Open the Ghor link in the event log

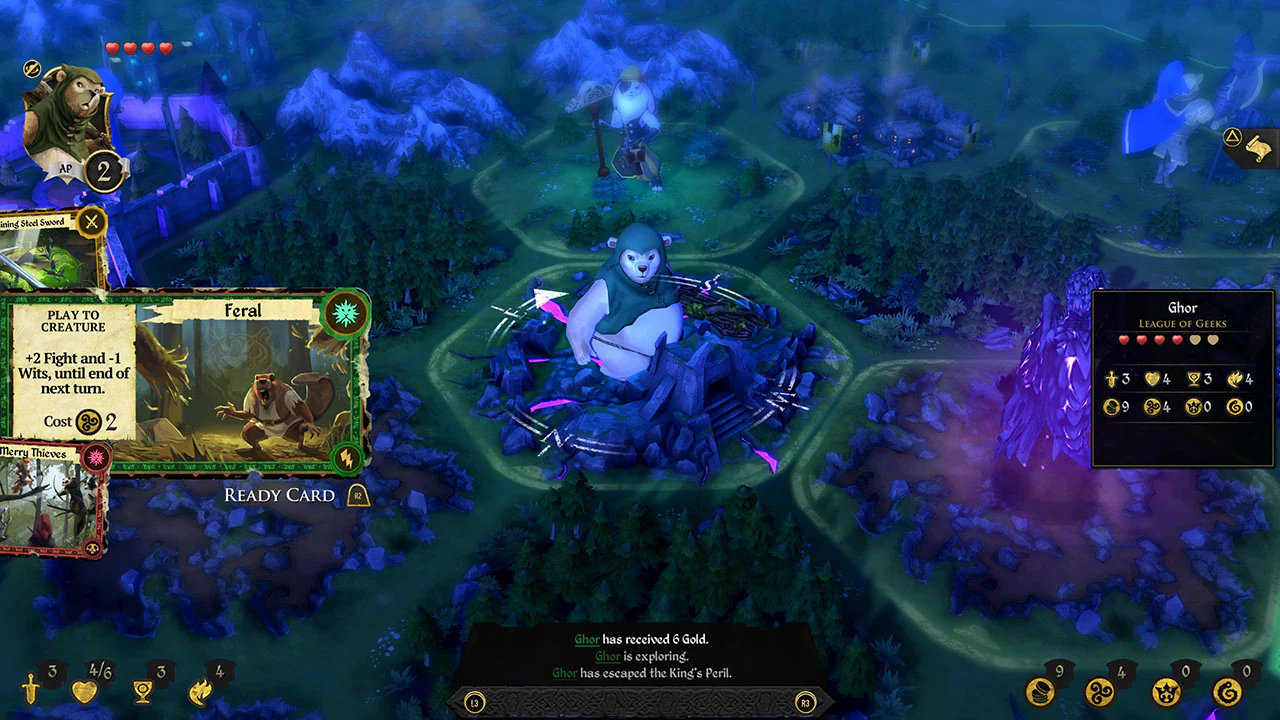(588, 639)
